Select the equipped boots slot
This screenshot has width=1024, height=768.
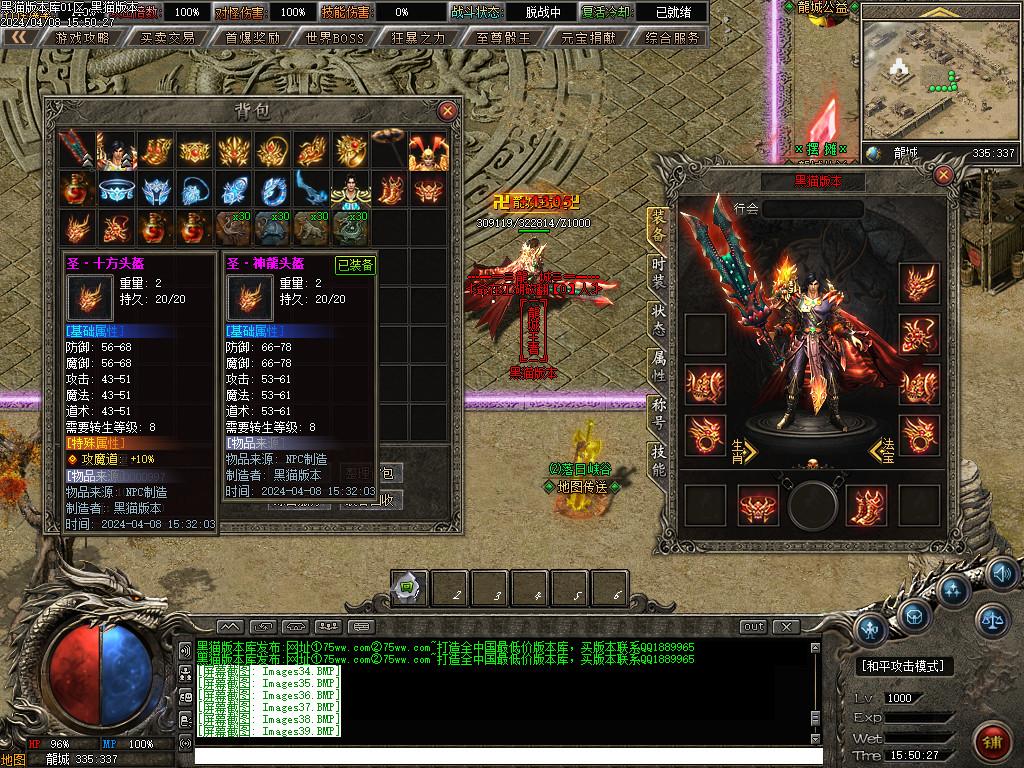866,506
